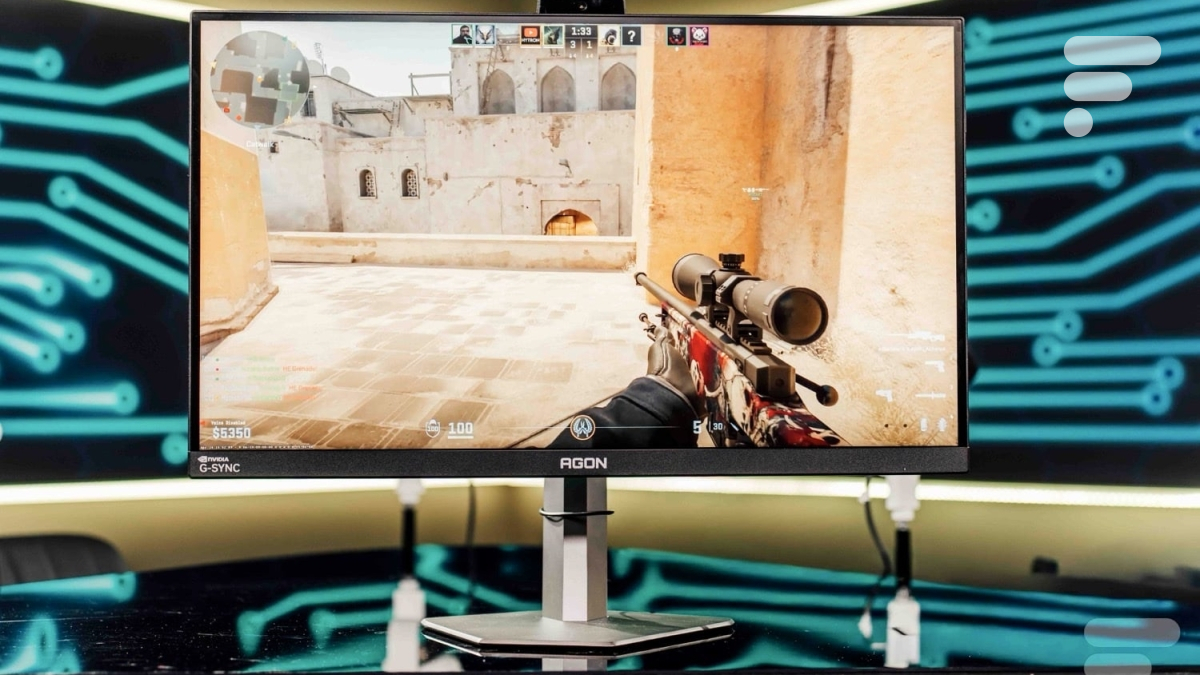The height and width of the screenshot is (675, 1200).
Task: Select the pink bear player avatar
Action: click(698, 36)
